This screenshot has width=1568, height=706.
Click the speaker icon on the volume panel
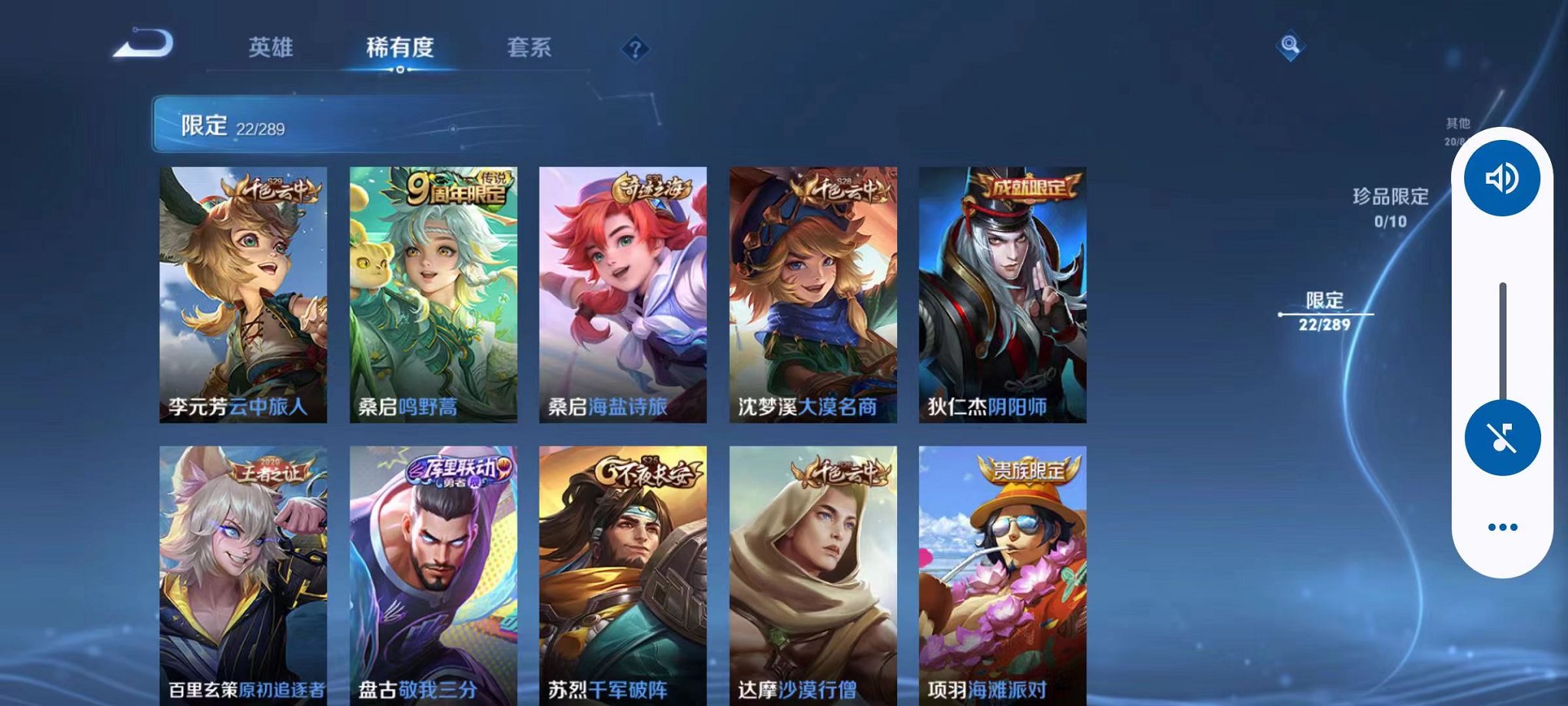pyautogui.click(x=1500, y=179)
